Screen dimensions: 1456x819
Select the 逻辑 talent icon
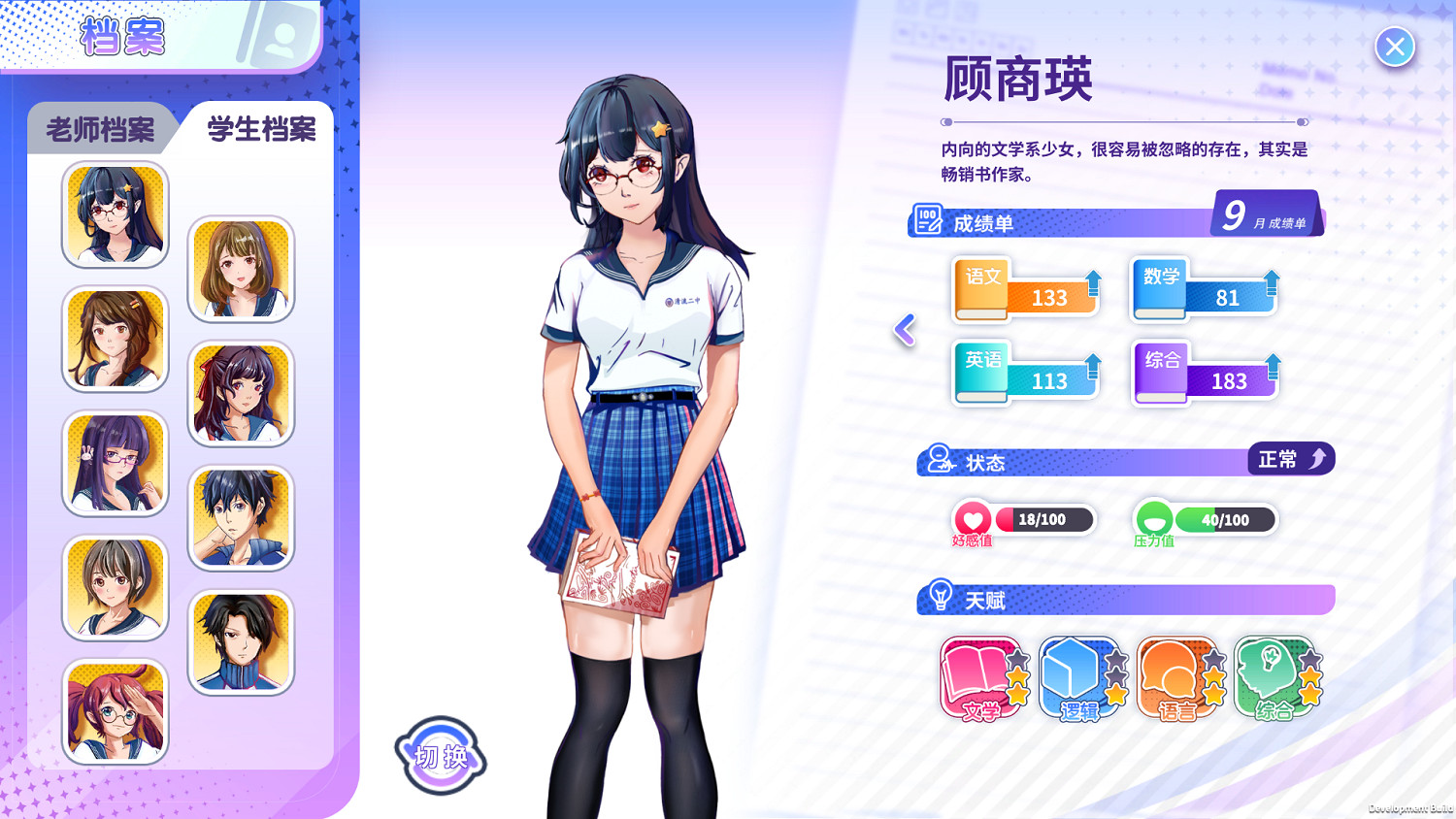(x=1079, y=679)
